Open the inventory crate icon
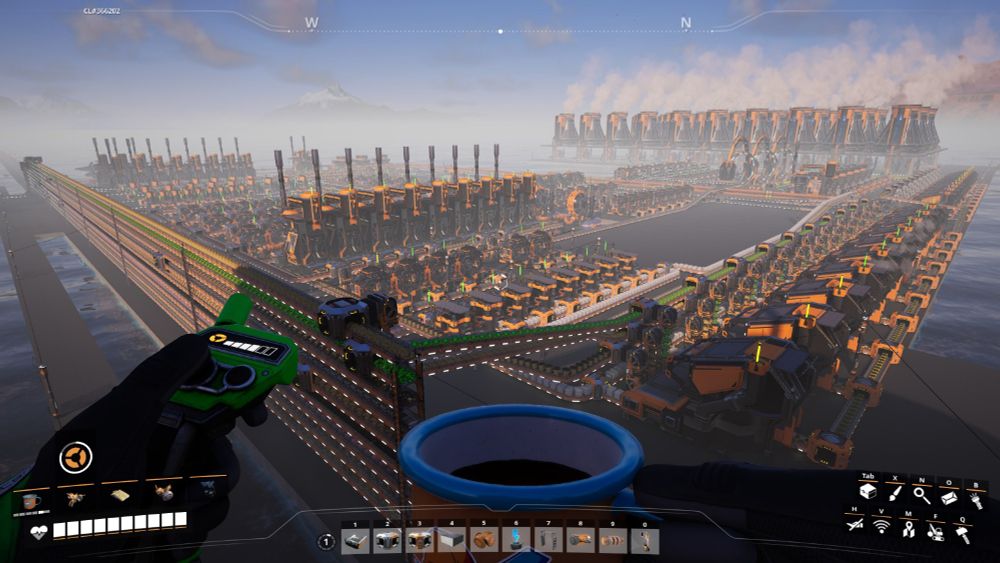Image resolution: width=1000 pixels, height=563 pixels. 868,494
